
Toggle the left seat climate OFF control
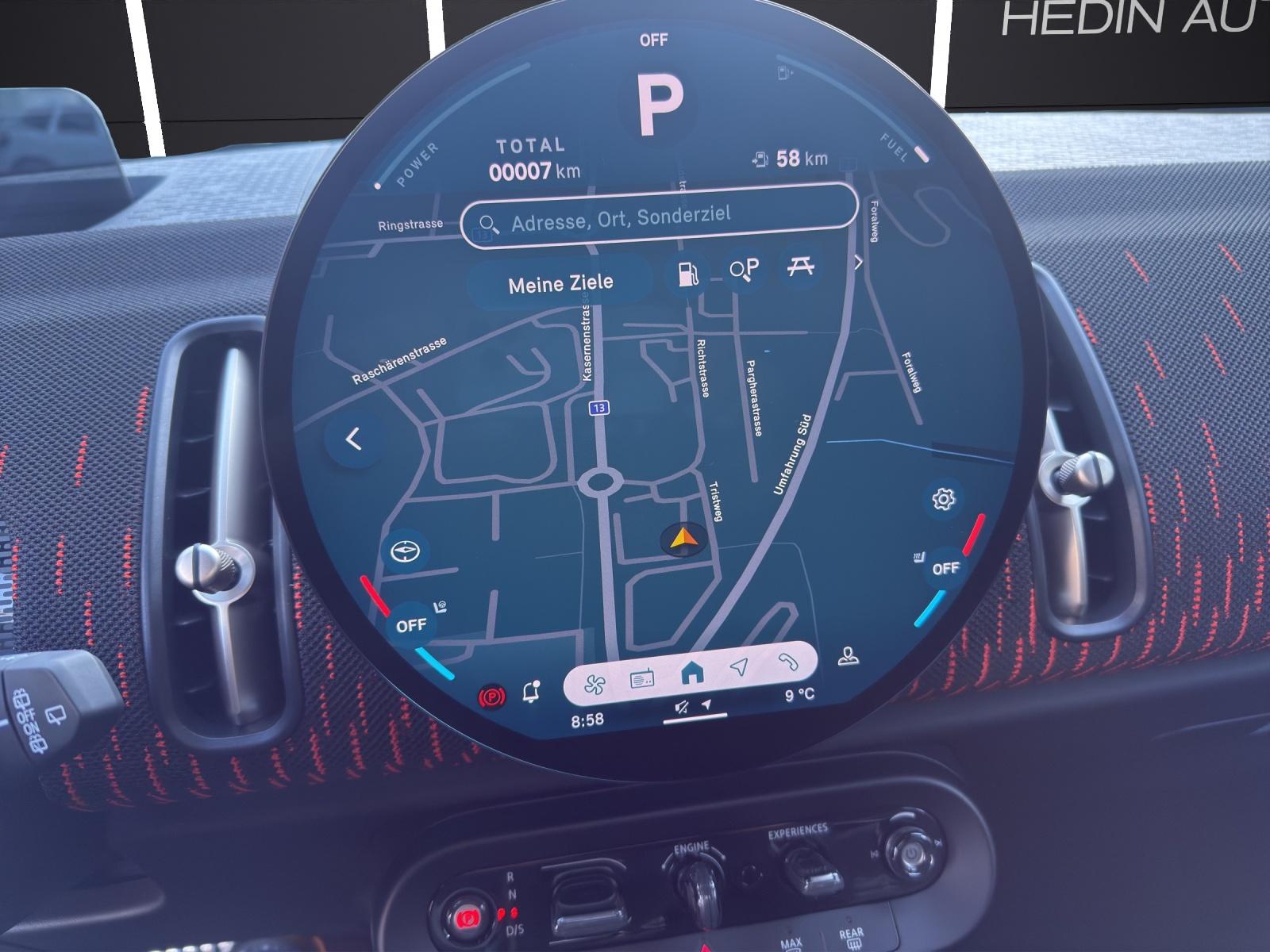pyautogui.click(x=411, y=625)
